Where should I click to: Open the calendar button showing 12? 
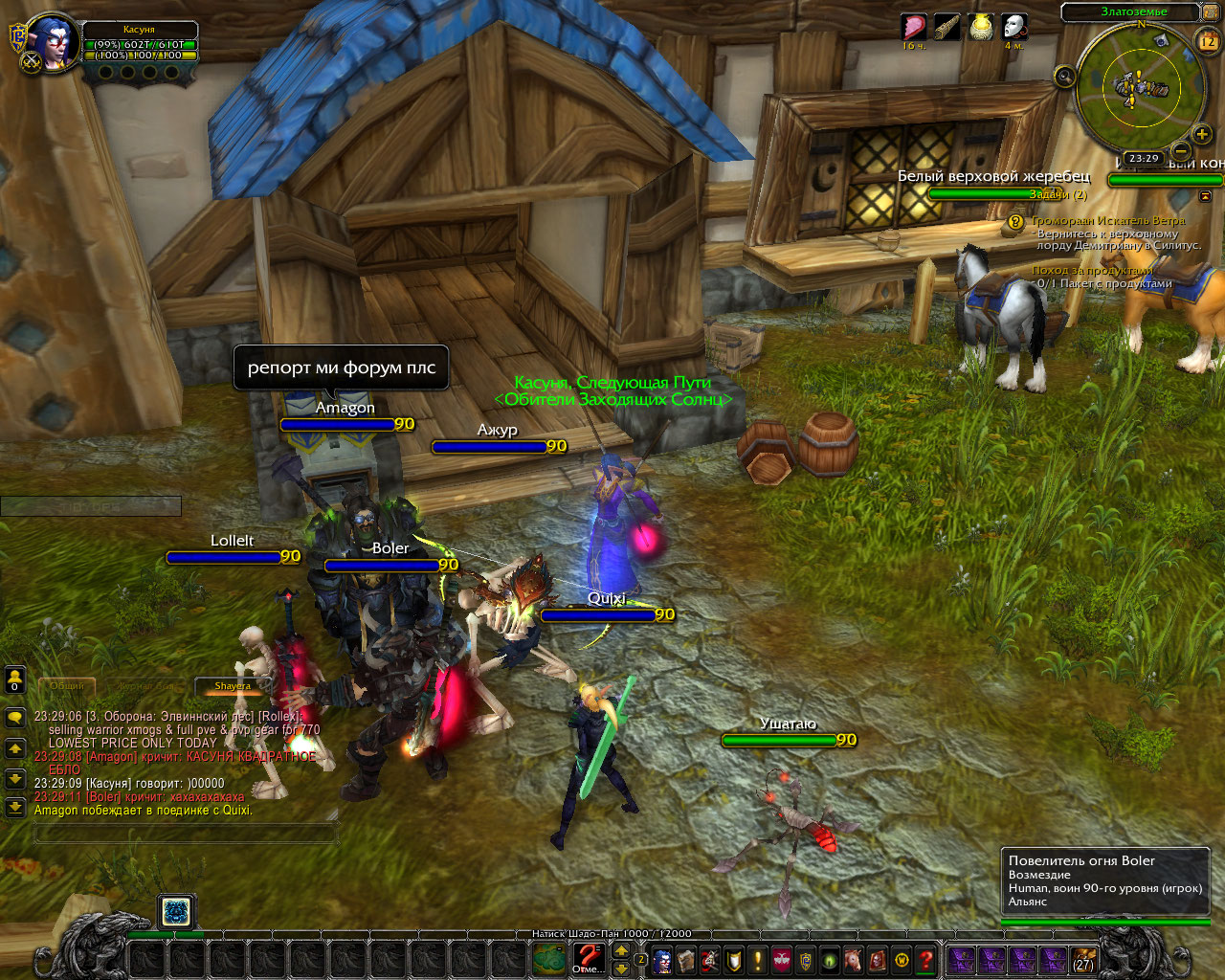1207,40
